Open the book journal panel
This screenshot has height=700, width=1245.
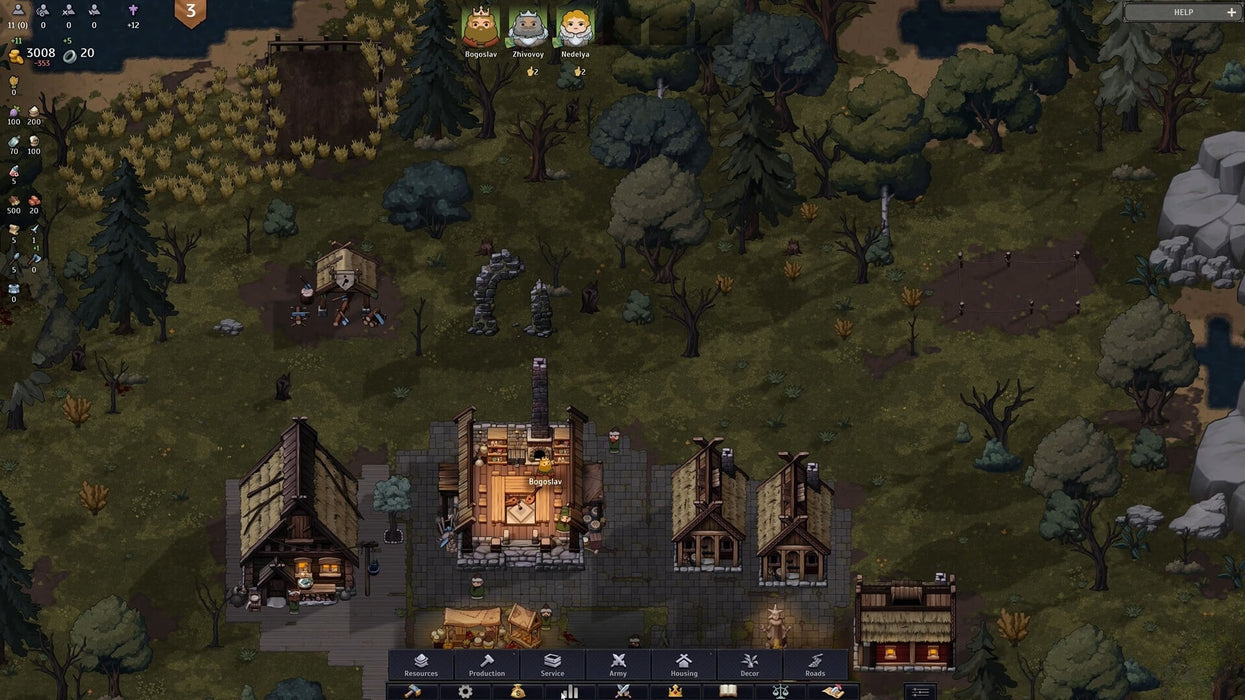point(728,691)
